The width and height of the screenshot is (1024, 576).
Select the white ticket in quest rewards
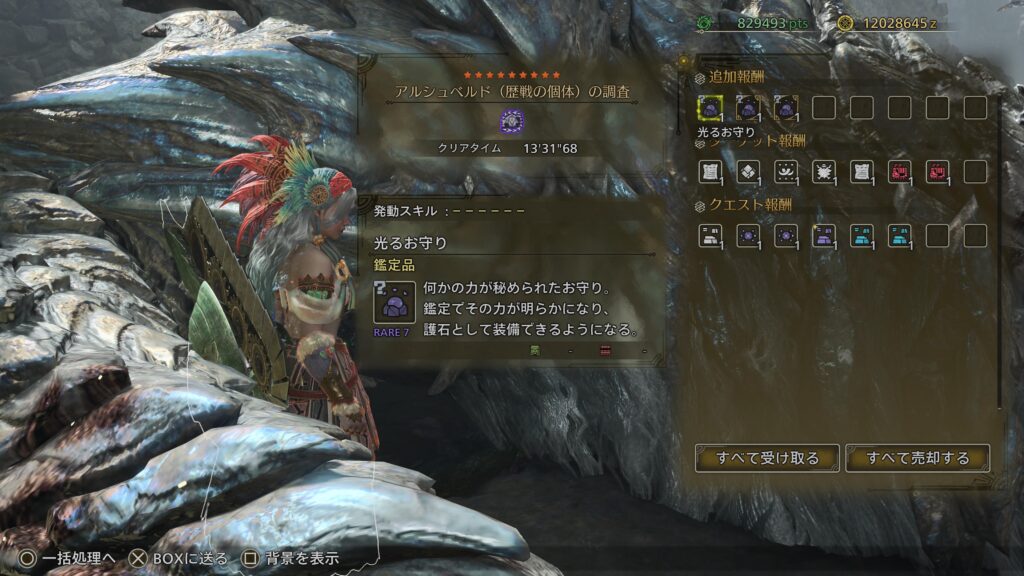pos(710,235)
